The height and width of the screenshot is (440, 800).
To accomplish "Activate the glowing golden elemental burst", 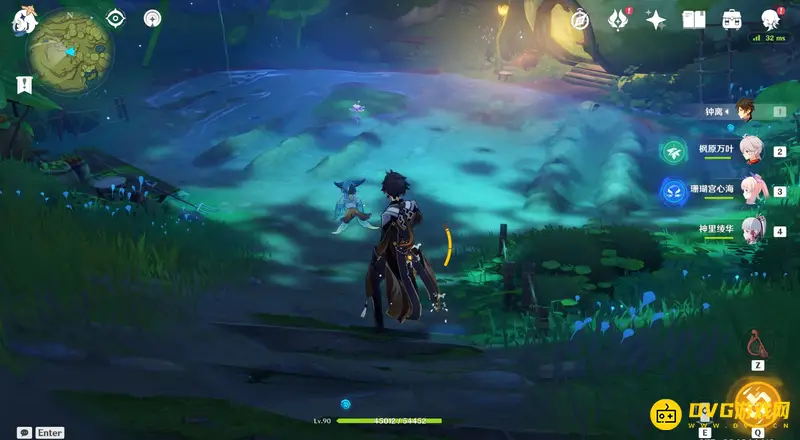I will pyautogui.click(x=757, y=402).
